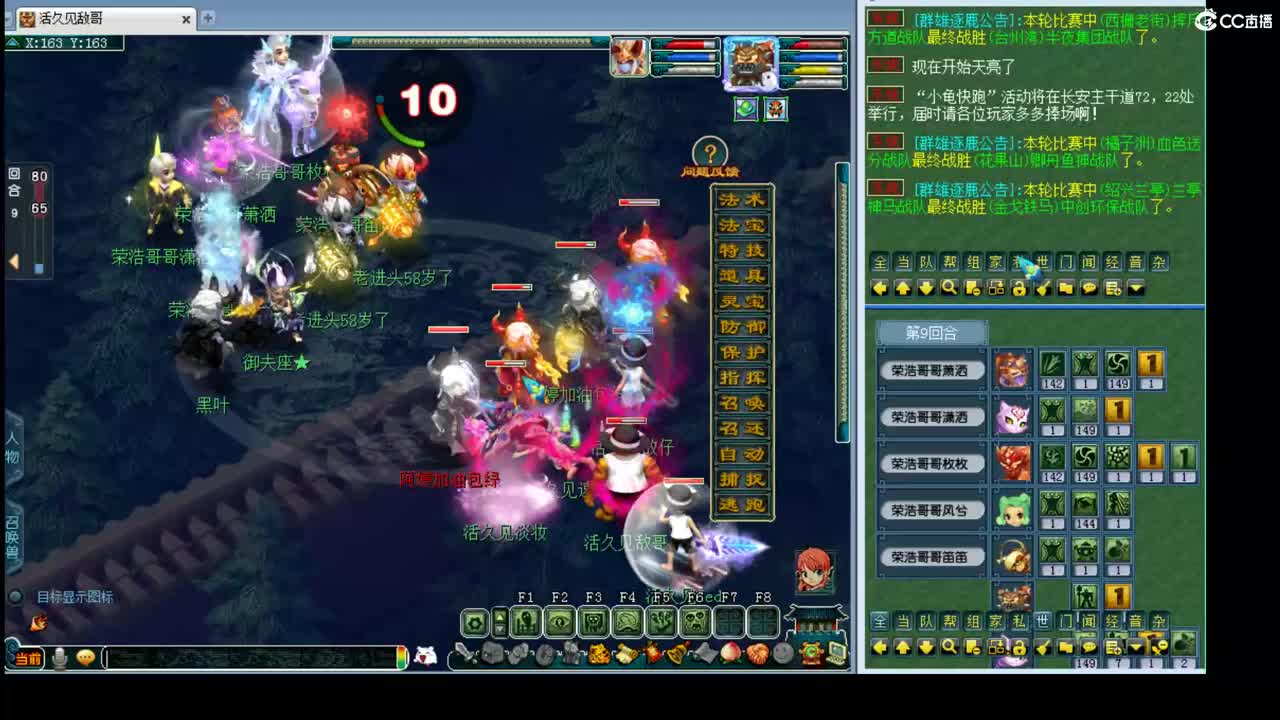Click the 防御 defend command button
Viewport: 1280px width, 720px height.
click(x=741, y=325)
